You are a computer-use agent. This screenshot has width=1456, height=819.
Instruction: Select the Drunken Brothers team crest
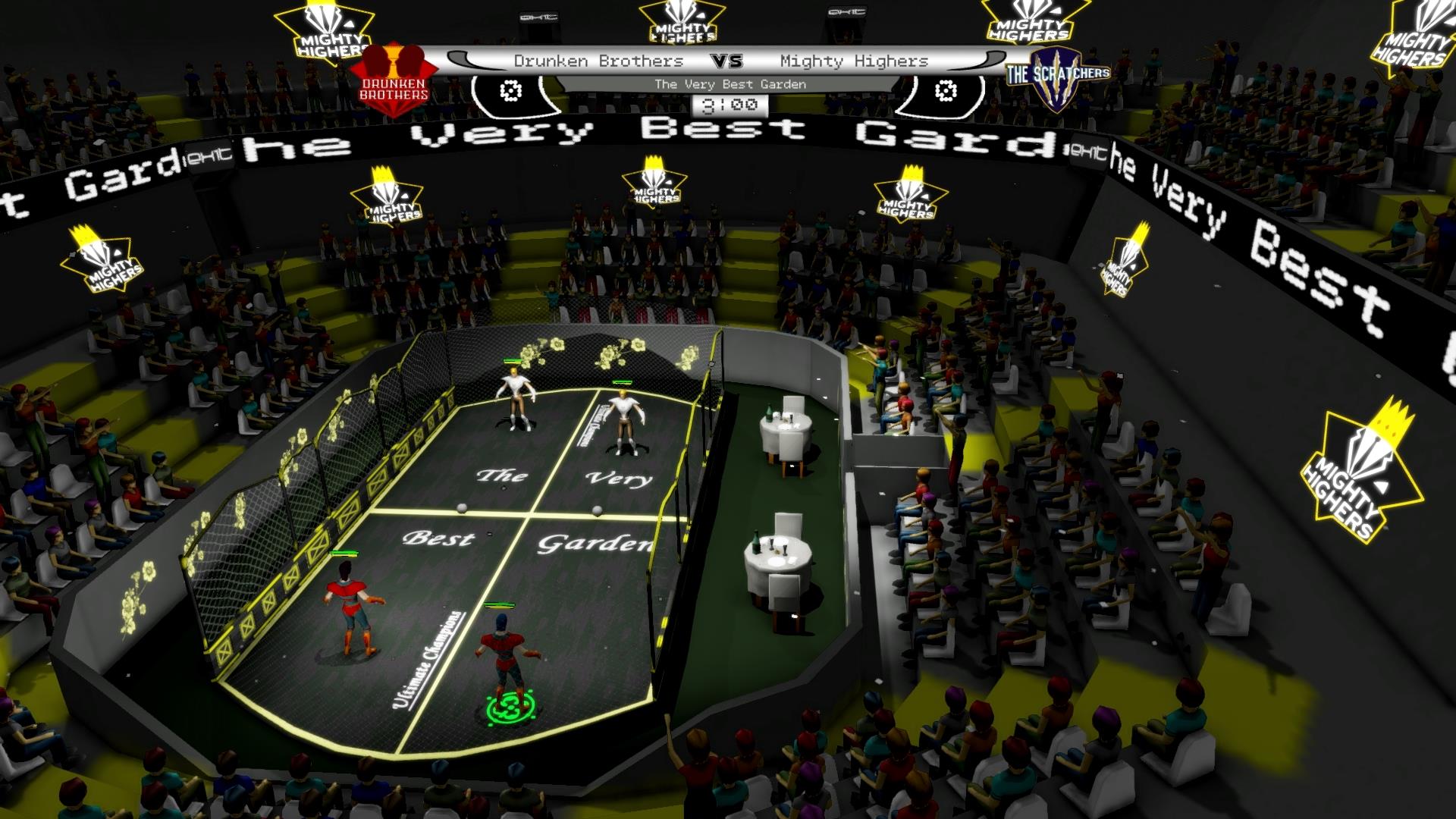[394, 74]
